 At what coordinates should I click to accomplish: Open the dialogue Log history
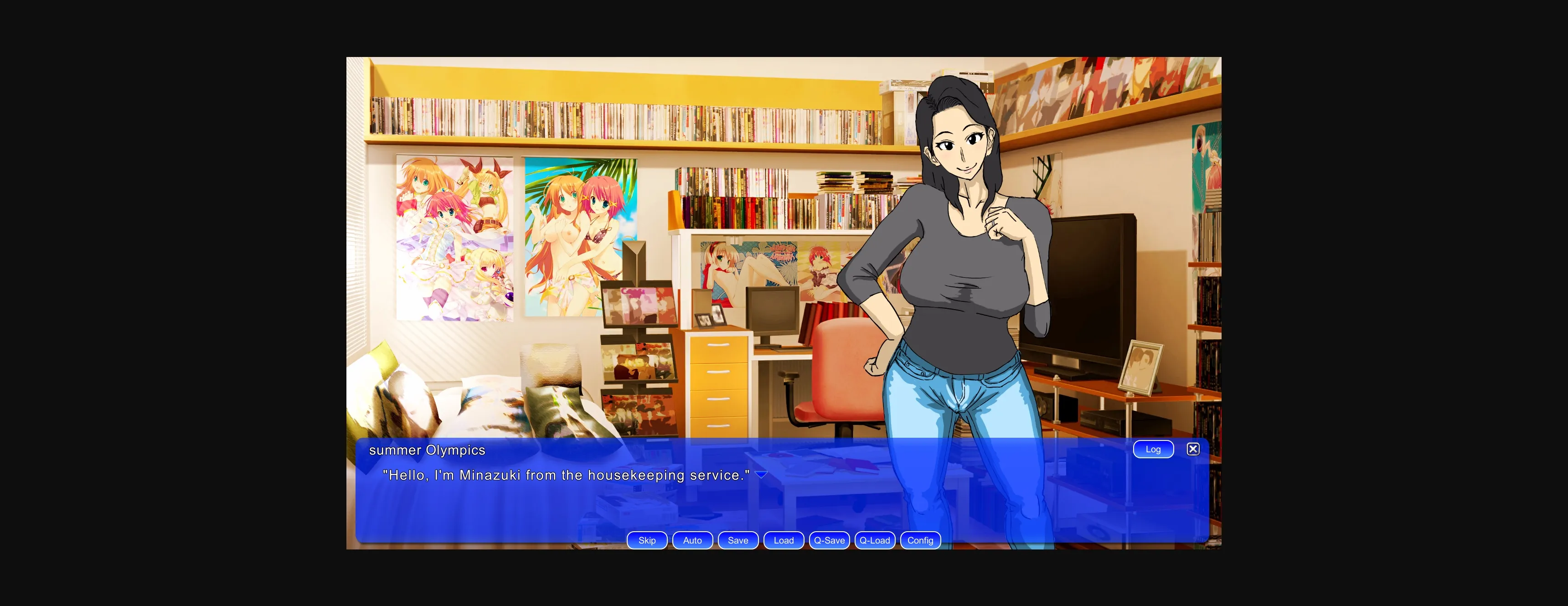[x=1154, y=449]
